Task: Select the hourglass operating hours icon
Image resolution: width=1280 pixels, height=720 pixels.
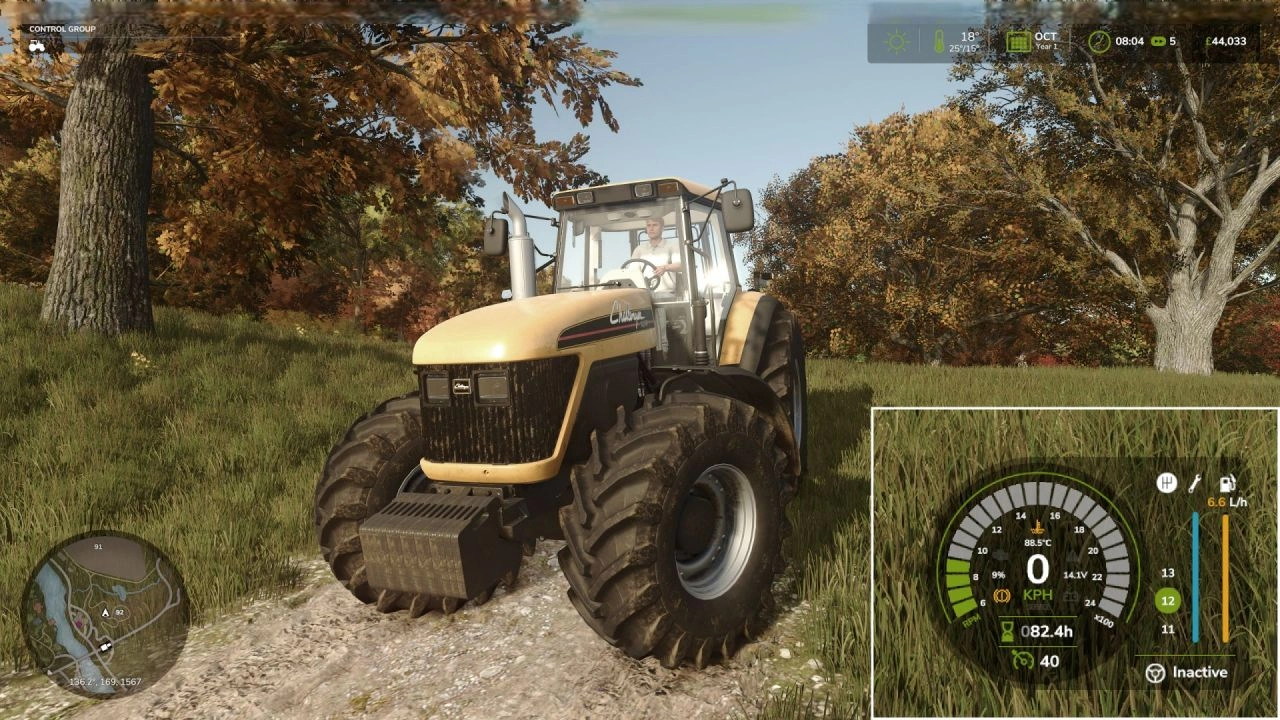Action: click(1007, 630)
